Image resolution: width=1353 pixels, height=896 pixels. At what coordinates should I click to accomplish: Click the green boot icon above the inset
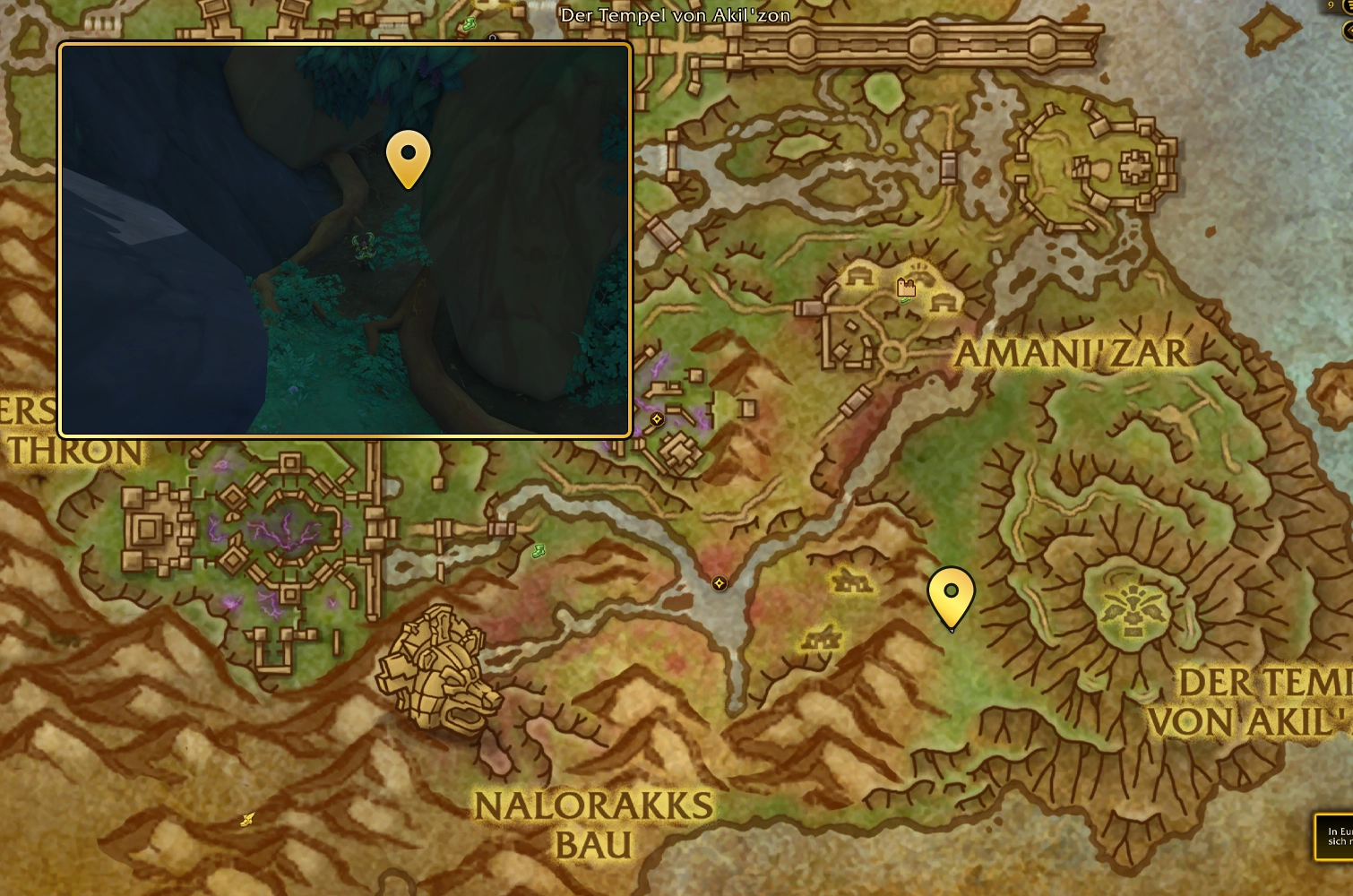coord(469,24)
